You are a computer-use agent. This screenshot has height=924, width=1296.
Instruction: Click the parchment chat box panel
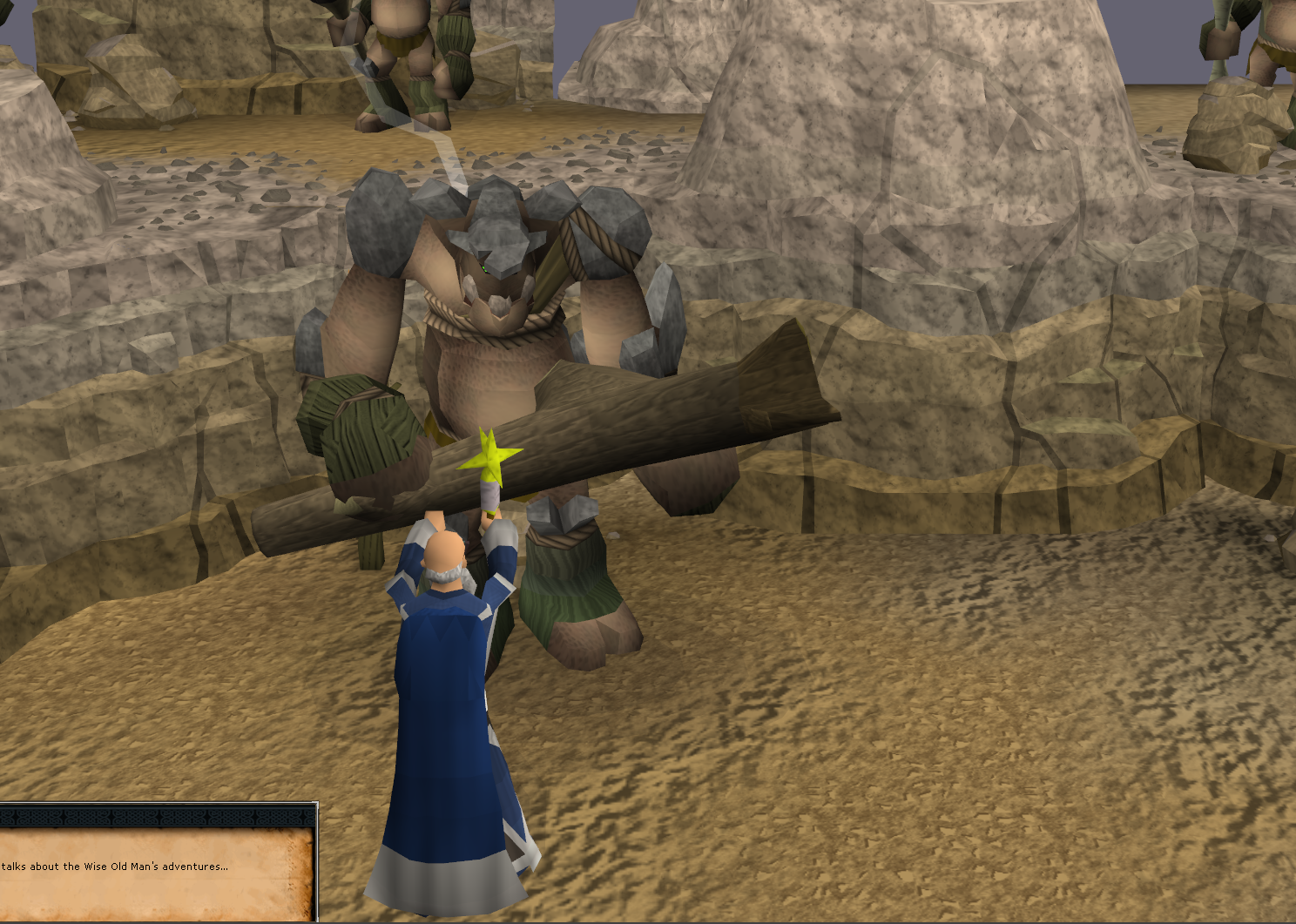click(157, 871)
